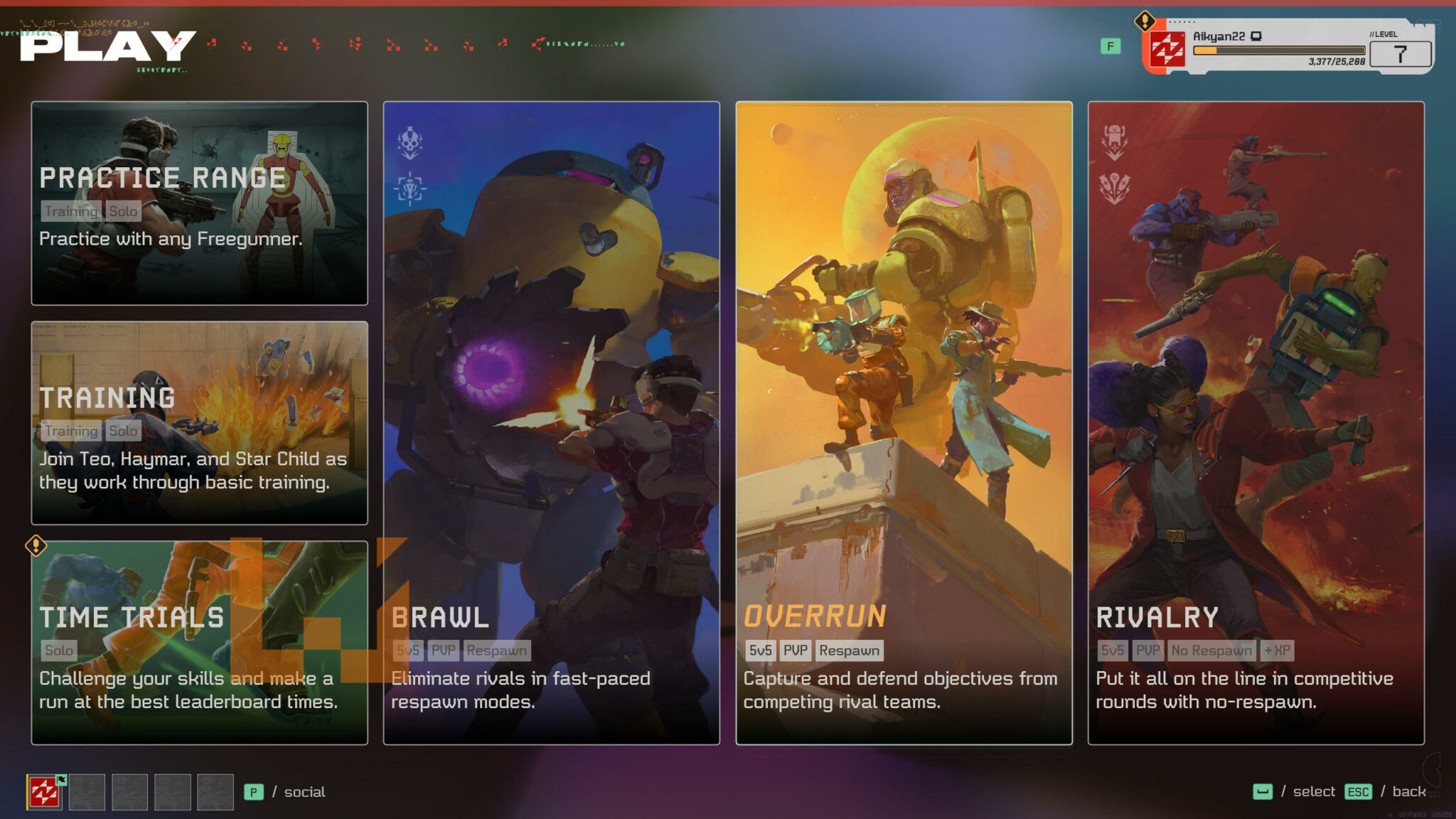Choose the Time Trials mode
The image size is (1456, 819).
click(199, 643)
